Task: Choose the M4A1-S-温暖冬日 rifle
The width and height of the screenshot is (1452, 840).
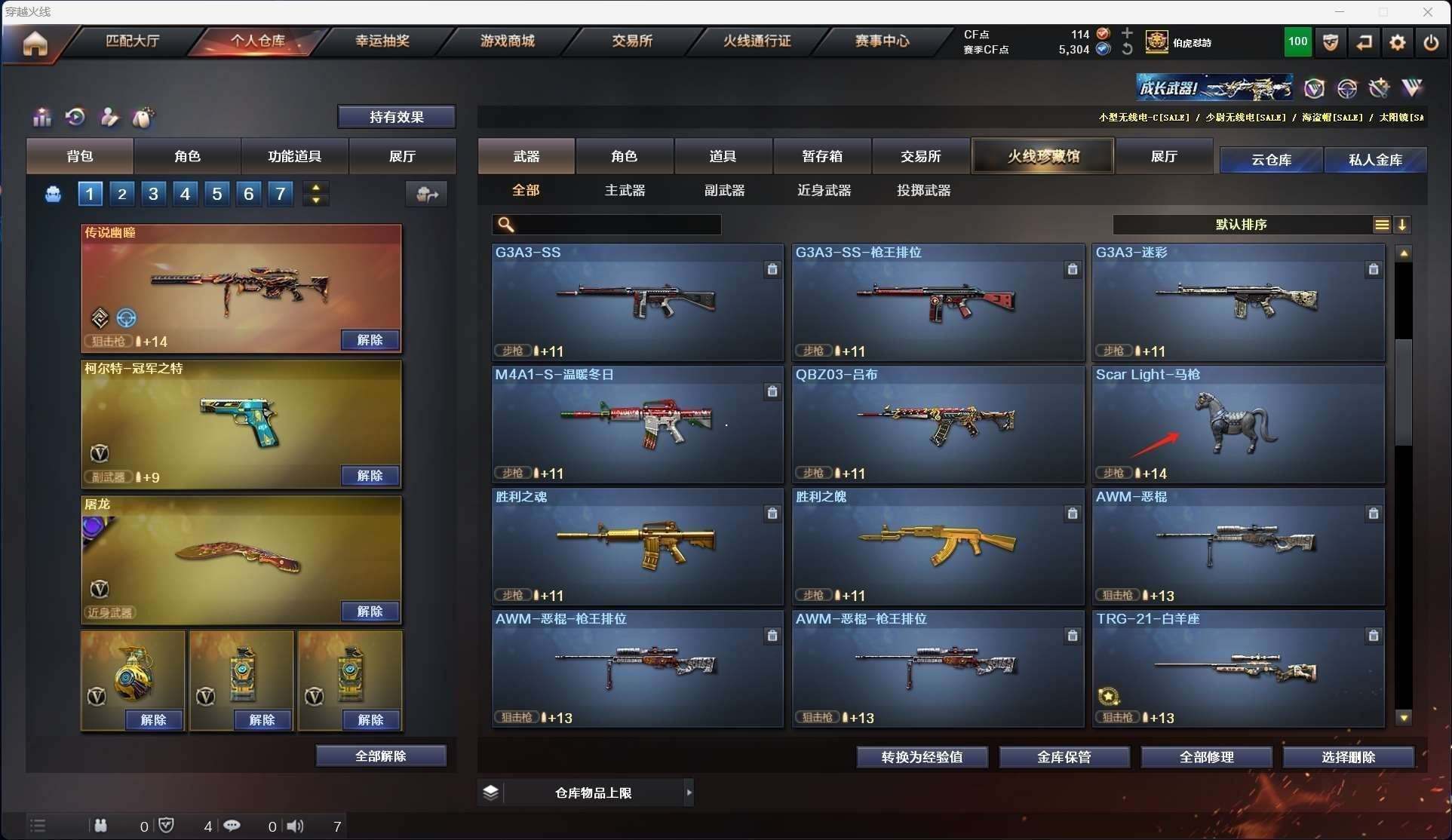Action: tap(637, 424)
